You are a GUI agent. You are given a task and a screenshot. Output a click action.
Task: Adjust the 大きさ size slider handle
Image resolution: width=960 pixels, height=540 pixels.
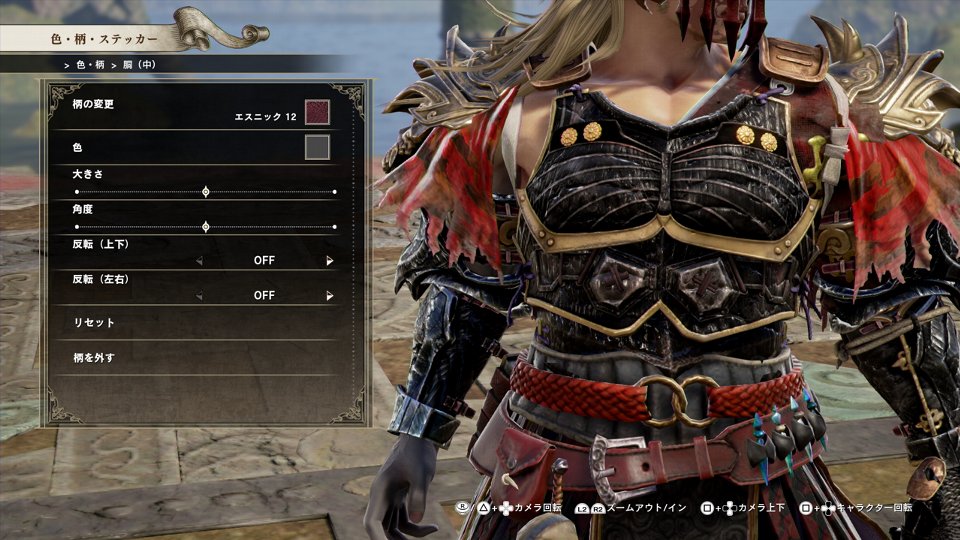pos(206,191)
